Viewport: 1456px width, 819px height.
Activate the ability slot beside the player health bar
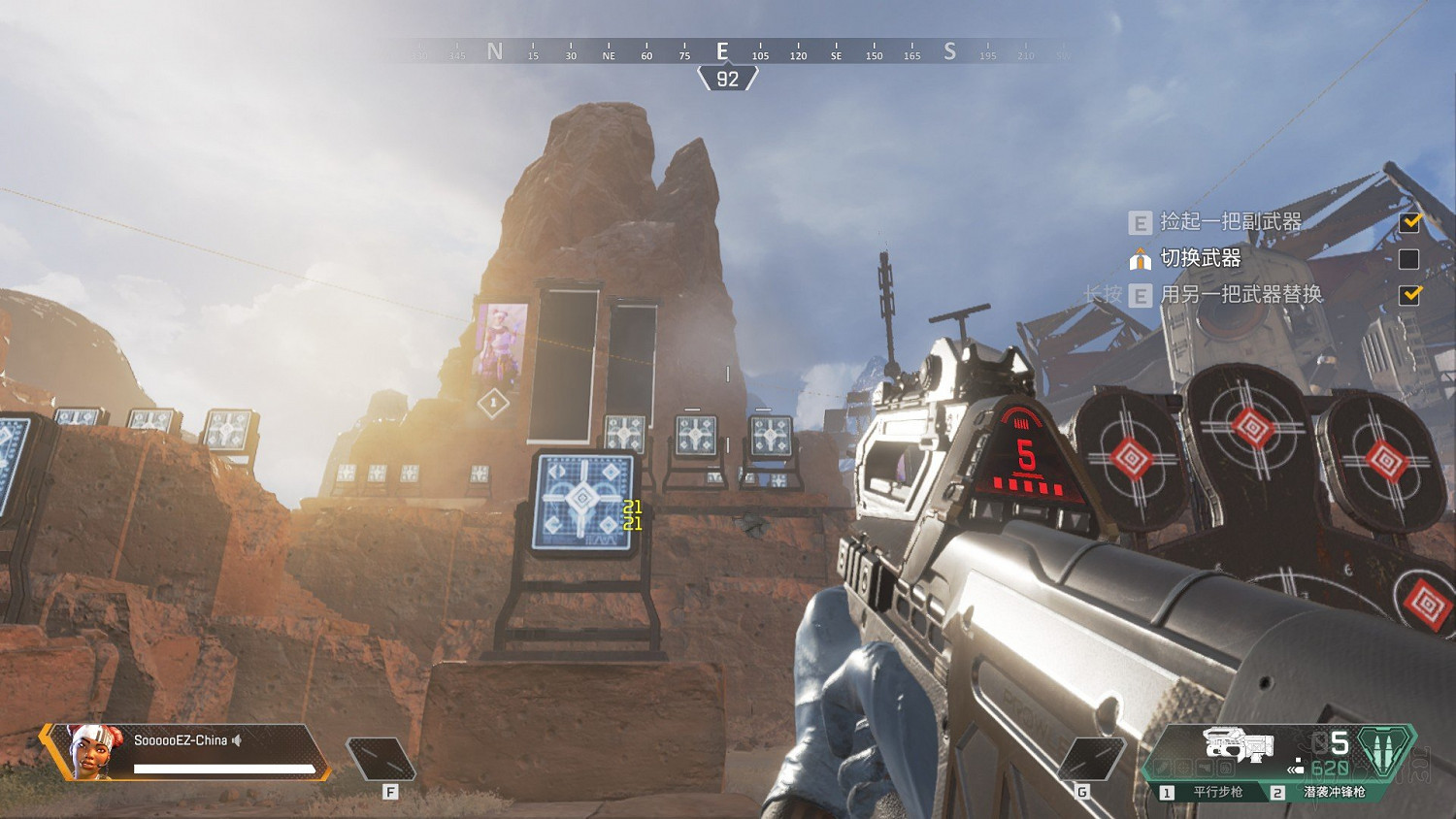click(x=381, y=760)
